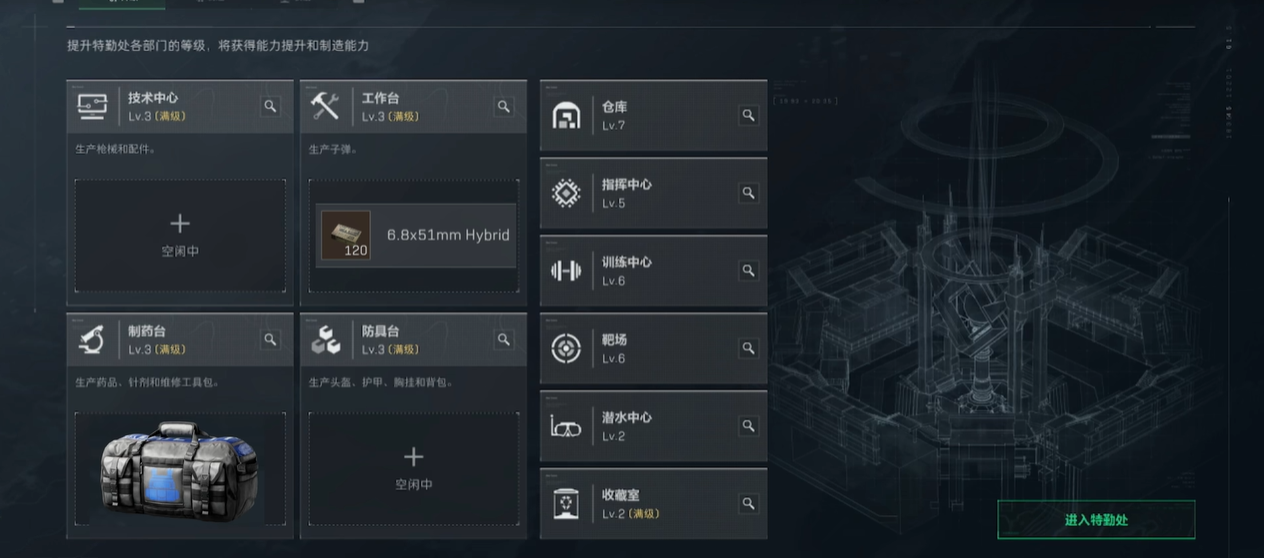Viewport: 1264px width, 558px height.
Task: Click the magnifier on 制药台 header
Action: pyautogui.click(x=270, y=340)
